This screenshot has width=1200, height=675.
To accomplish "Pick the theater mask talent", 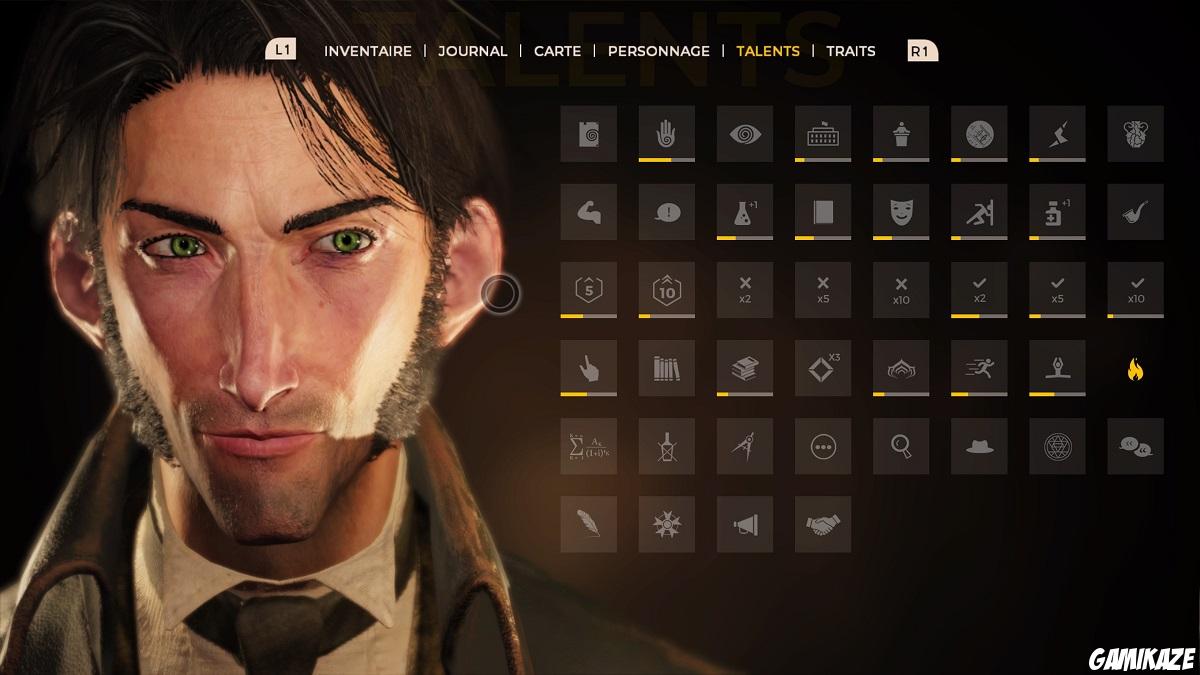I will pos(901,212).
